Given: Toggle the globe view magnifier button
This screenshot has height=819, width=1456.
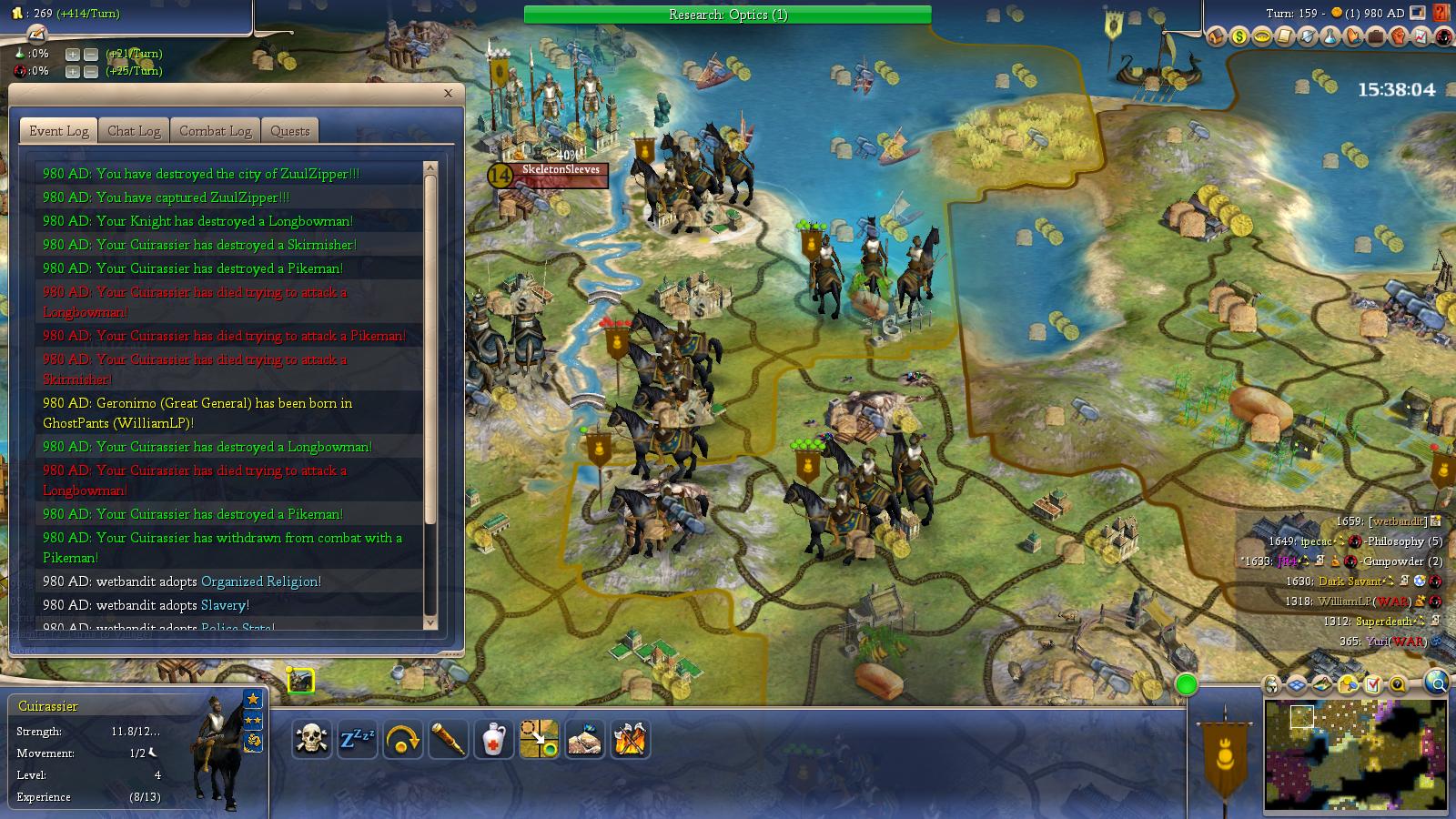Looking at the screenshot, I should coord(1436,682).
